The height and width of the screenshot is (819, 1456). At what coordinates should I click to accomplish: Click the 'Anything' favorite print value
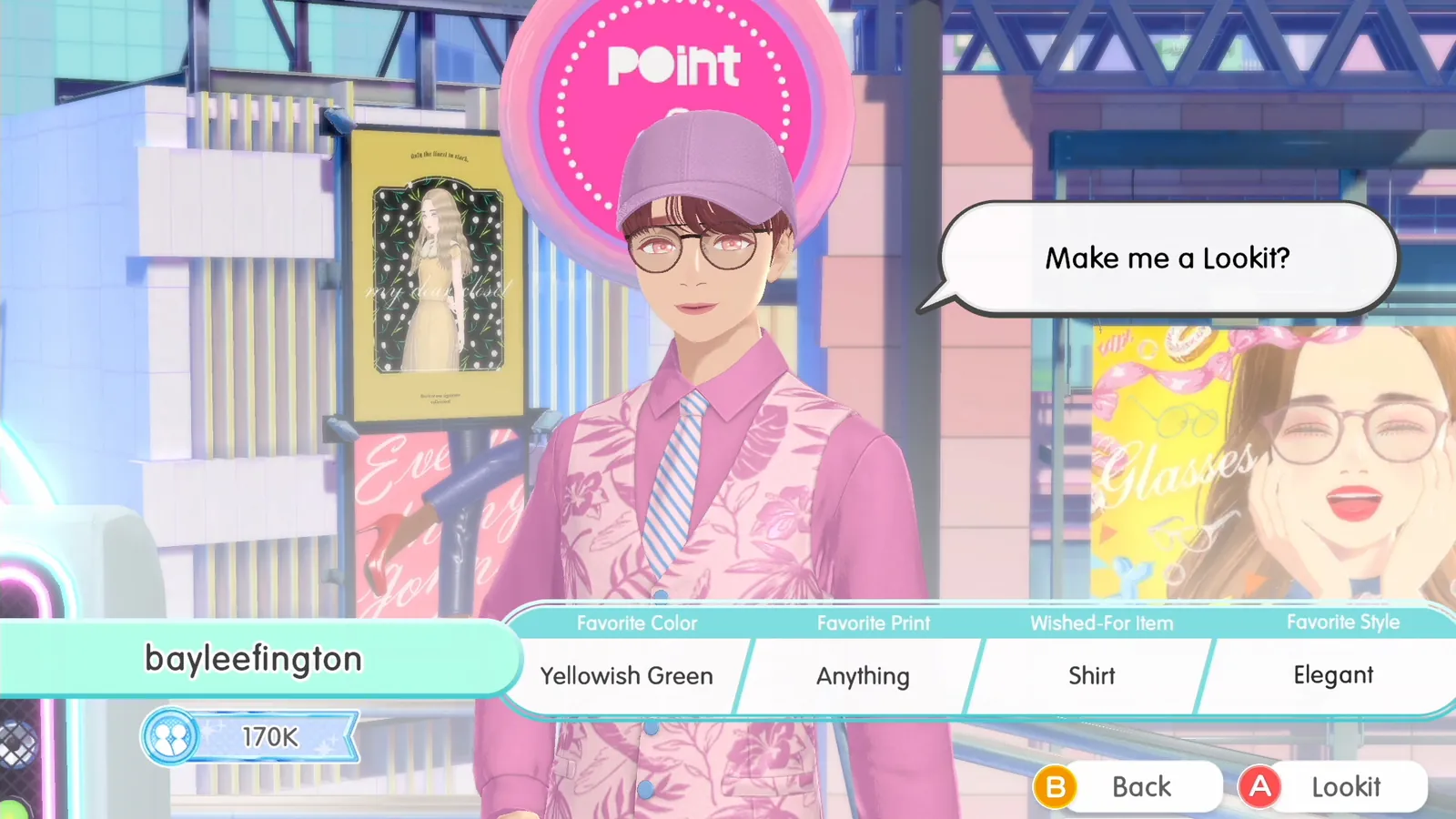[862, 675]
